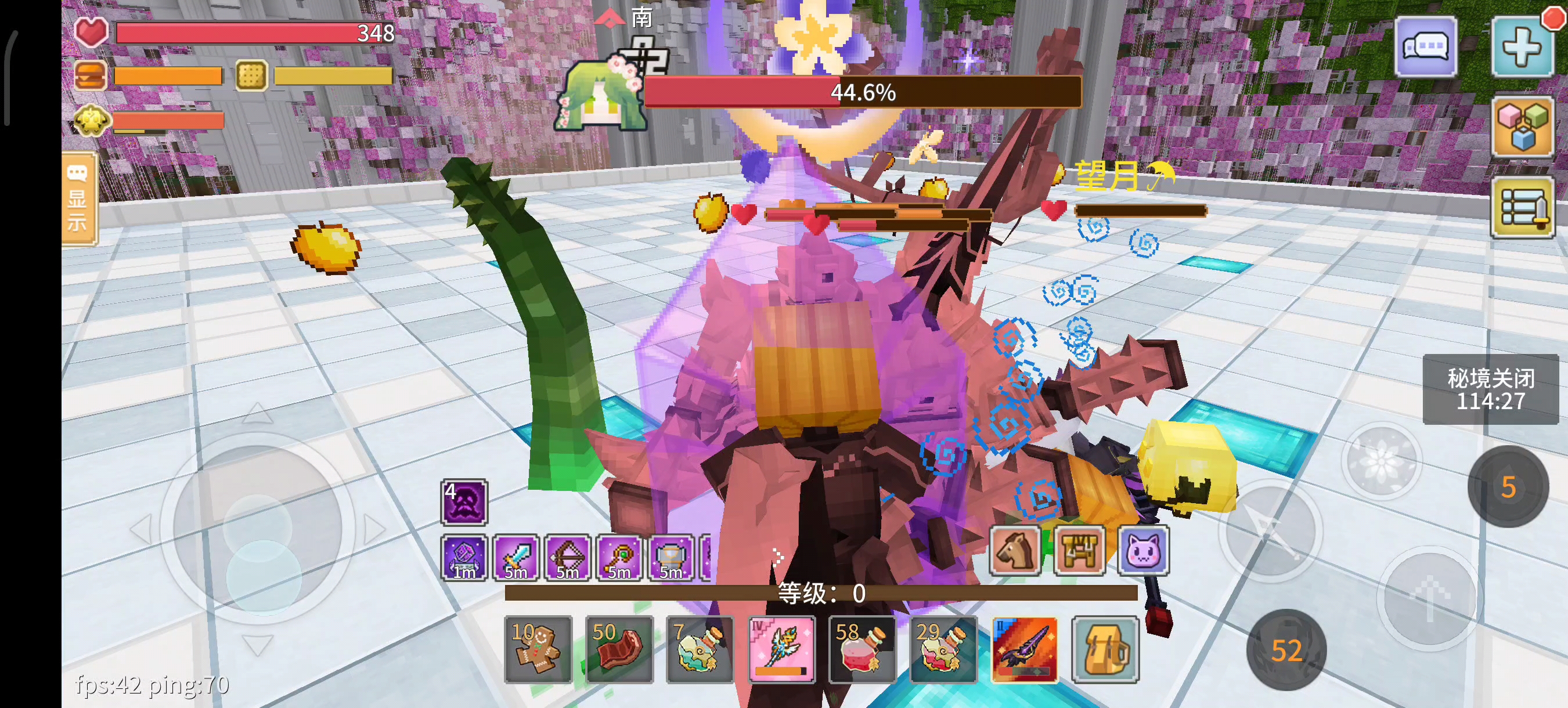The height and width of the screenshot is (708, 1568).
Task: Toggle the 显示 side tab
Action: (x=78, y=199)
